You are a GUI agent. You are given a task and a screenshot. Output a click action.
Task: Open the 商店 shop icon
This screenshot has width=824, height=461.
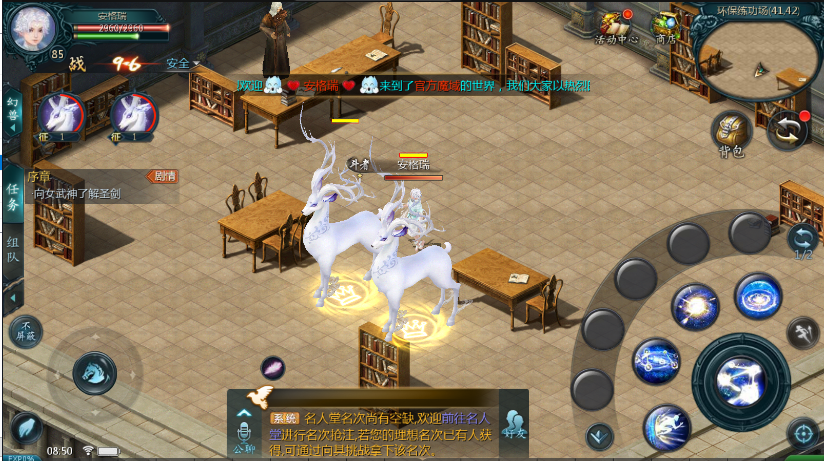665,27
